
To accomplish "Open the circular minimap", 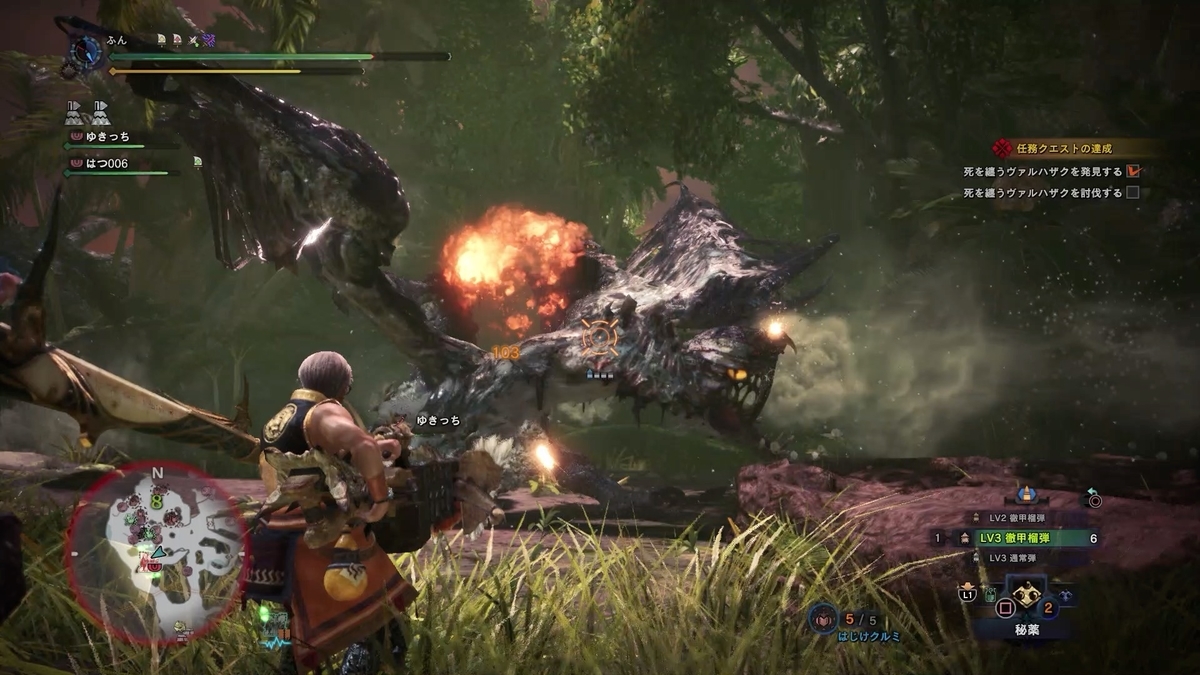I will pyautogui.click(x=157, y=552).
